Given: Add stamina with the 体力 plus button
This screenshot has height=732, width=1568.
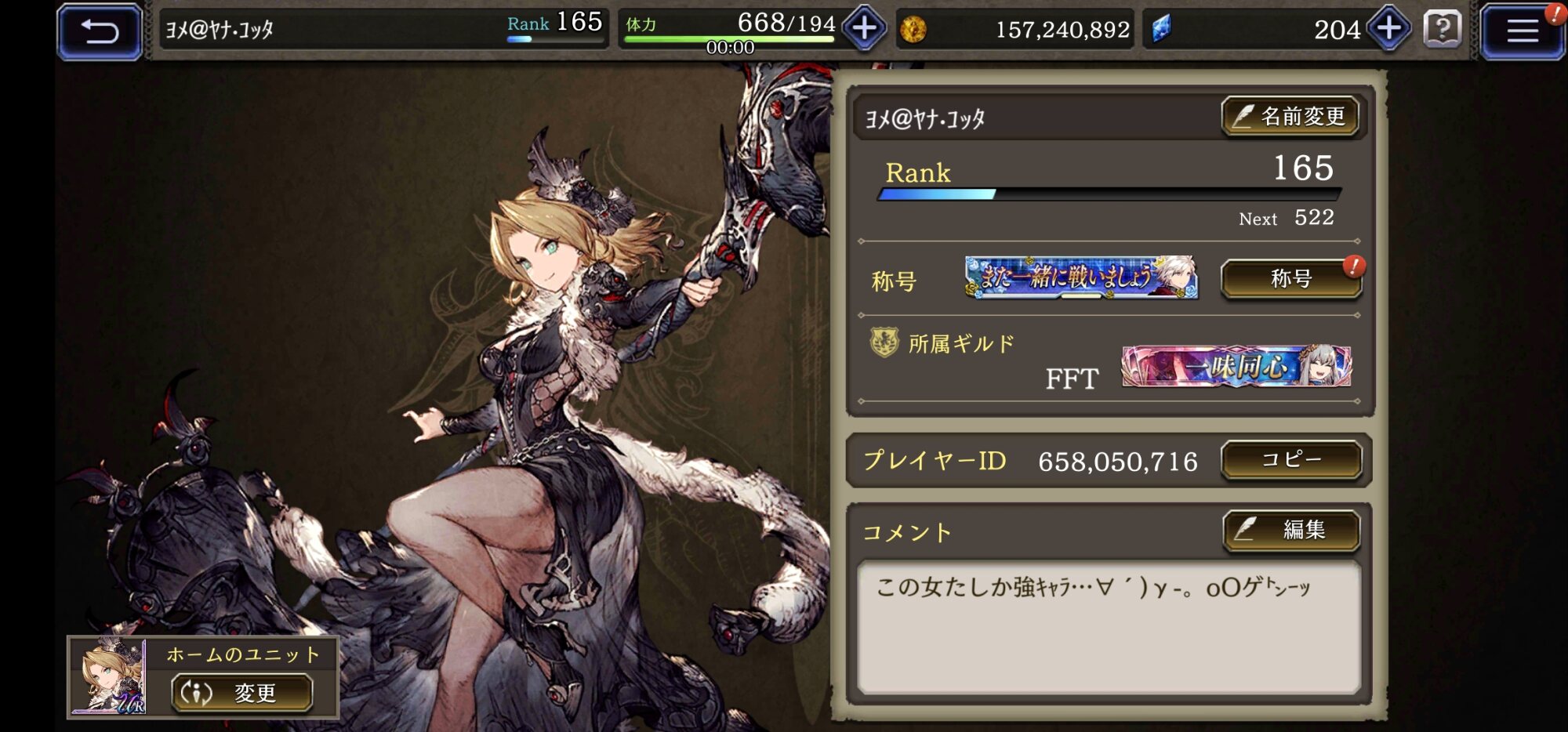Looking at the screenshot, I should click(864, 29).
